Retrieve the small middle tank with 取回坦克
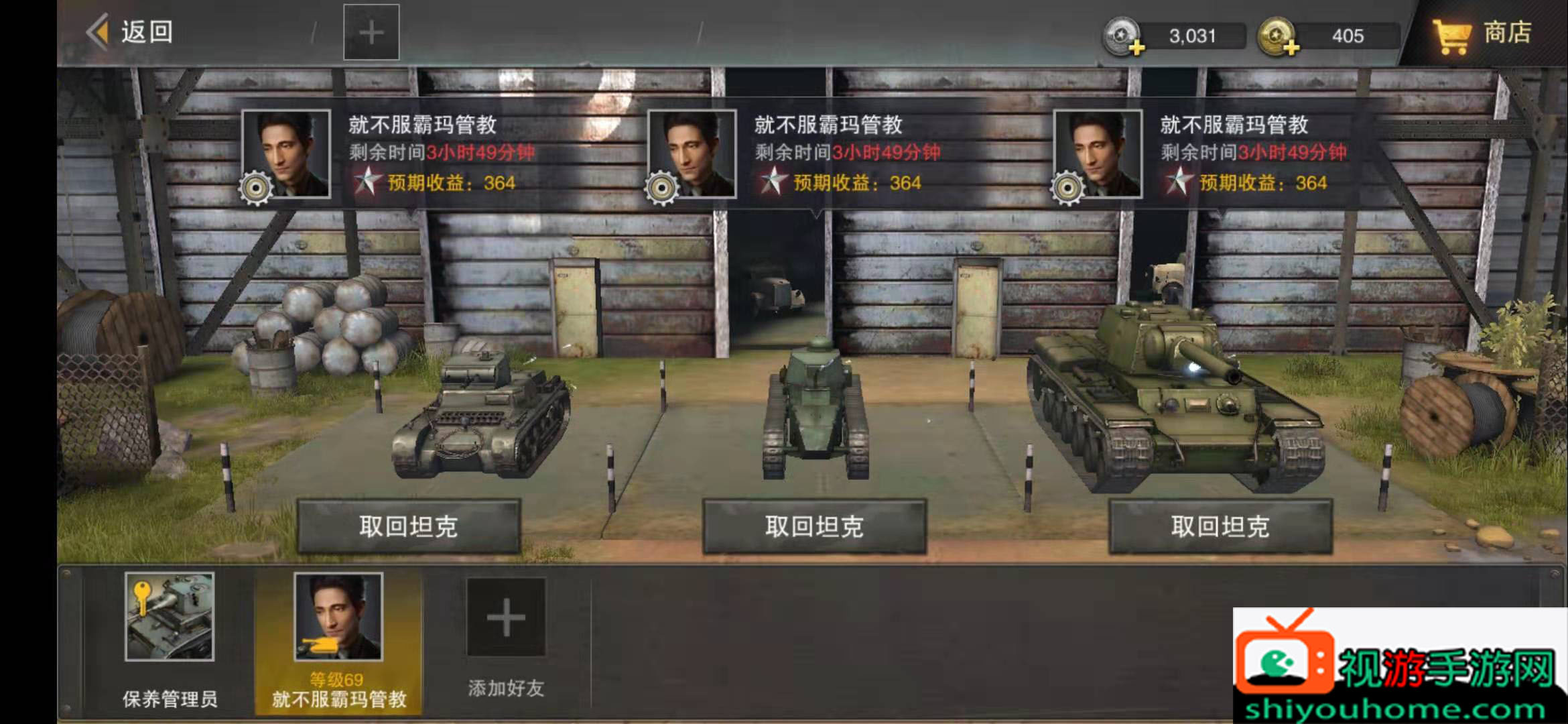Image resolution: width=1568 pixels, height=724 pixels. coord(814,526)
